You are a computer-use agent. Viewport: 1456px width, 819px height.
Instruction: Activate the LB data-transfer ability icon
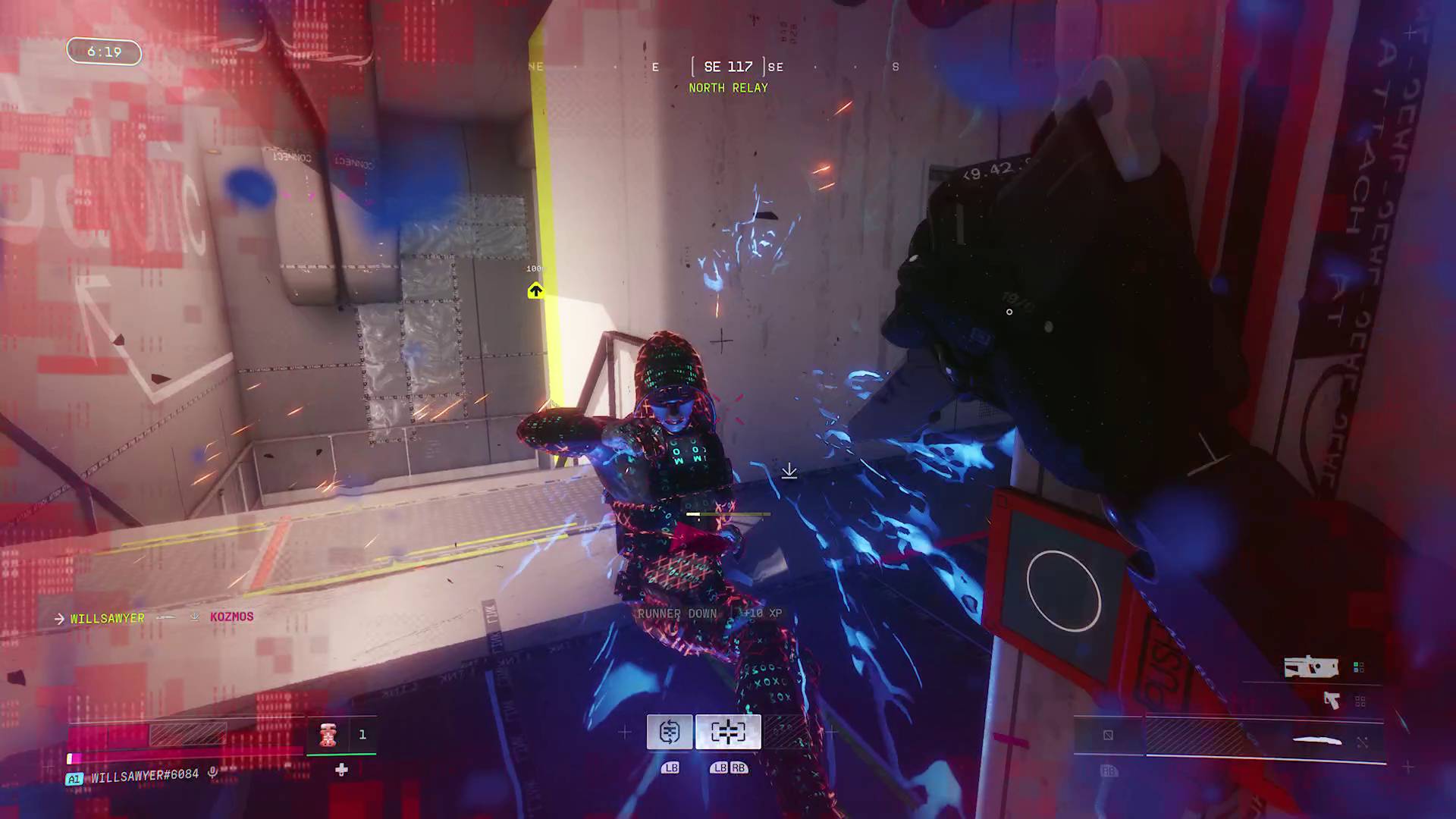point(670,731)
